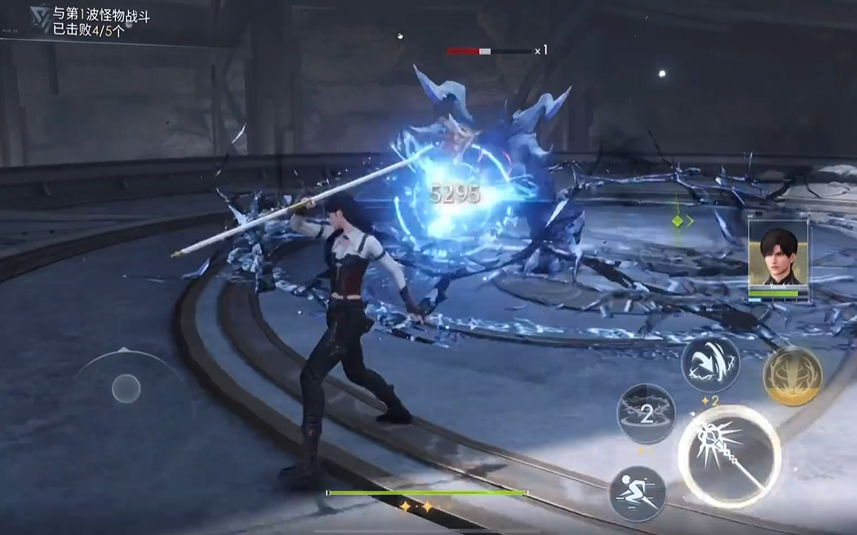The width and height of the screenshot is (857, 535).
Task: Use the skill showing cooldown number 2
Action: [646, 412]
